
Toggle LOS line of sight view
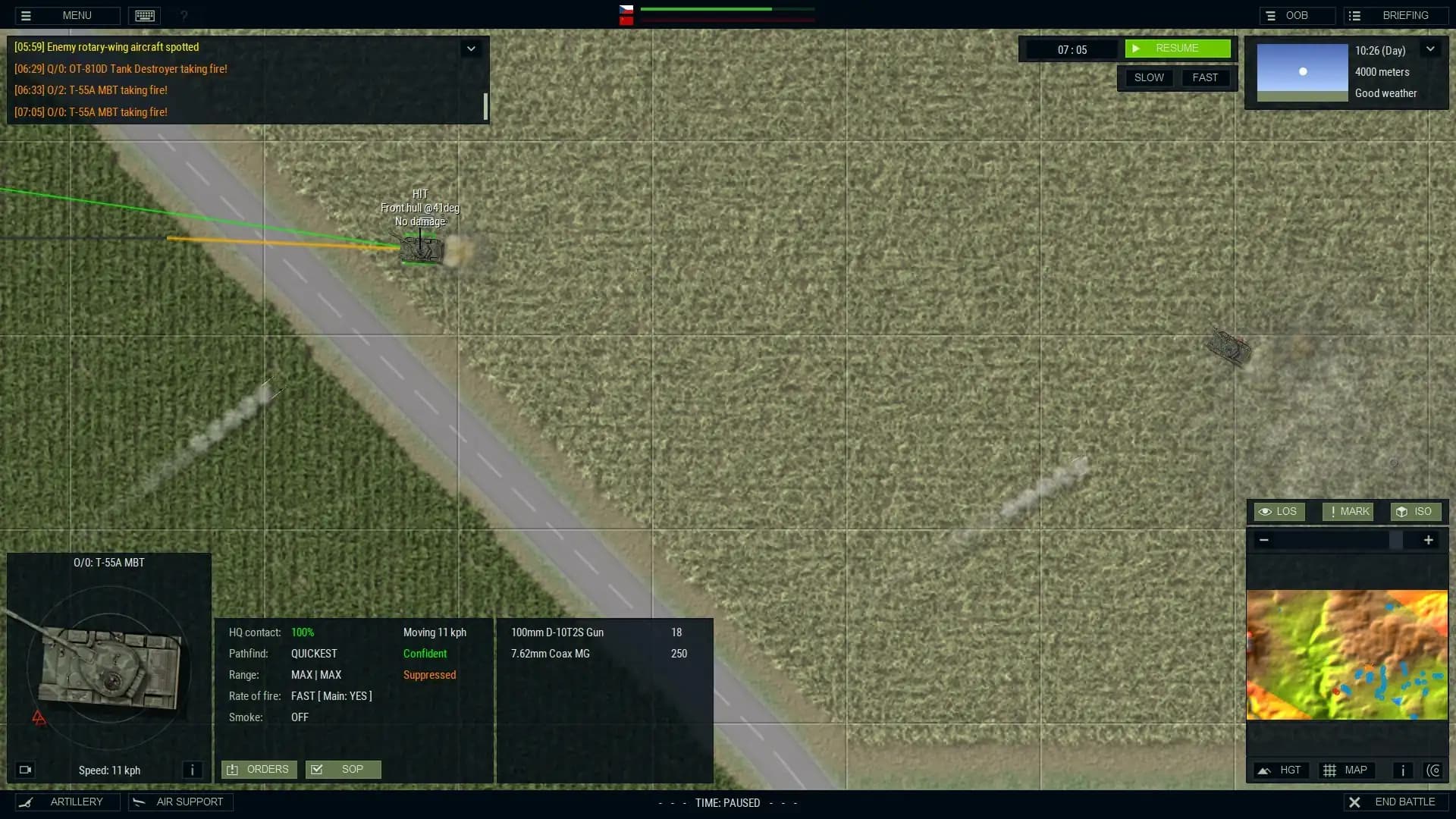1278,511
